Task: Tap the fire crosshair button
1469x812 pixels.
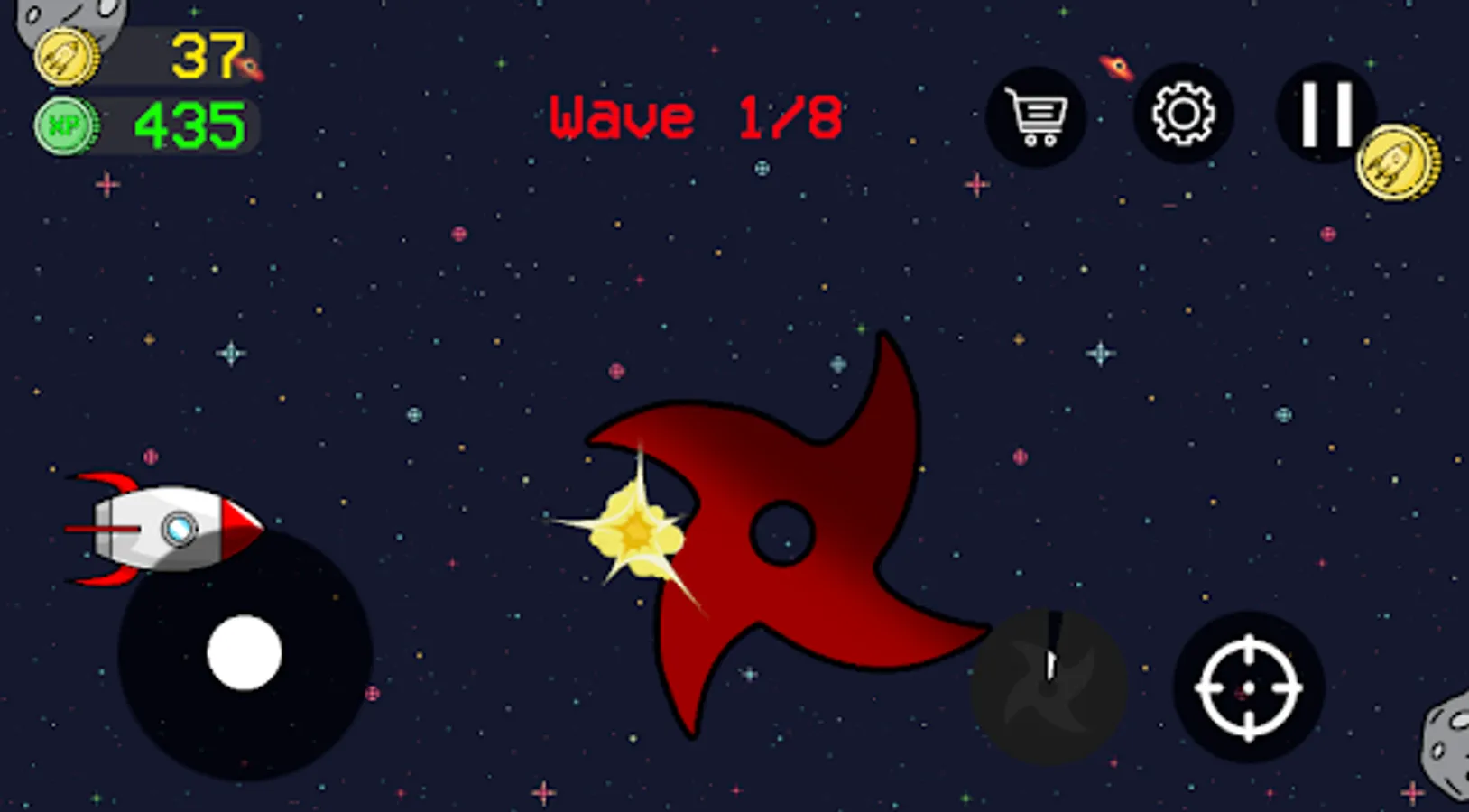Action: pos(1247,686)
